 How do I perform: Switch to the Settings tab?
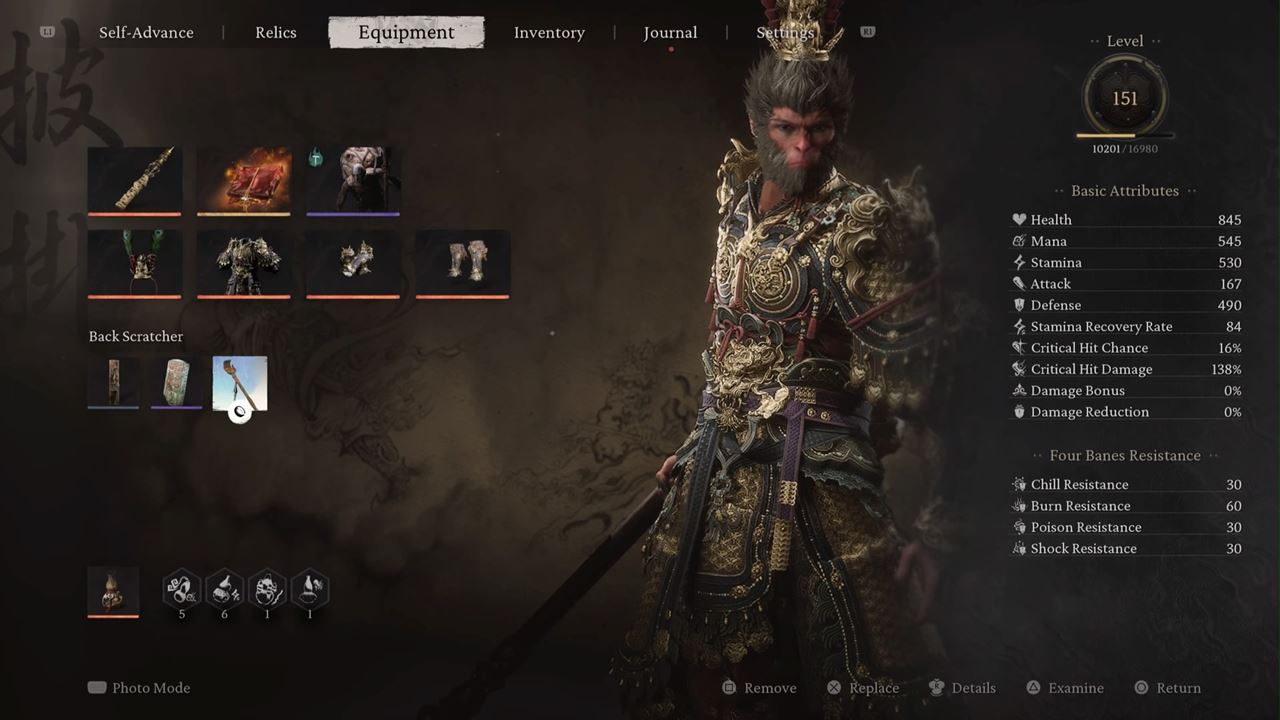(785, 33)
